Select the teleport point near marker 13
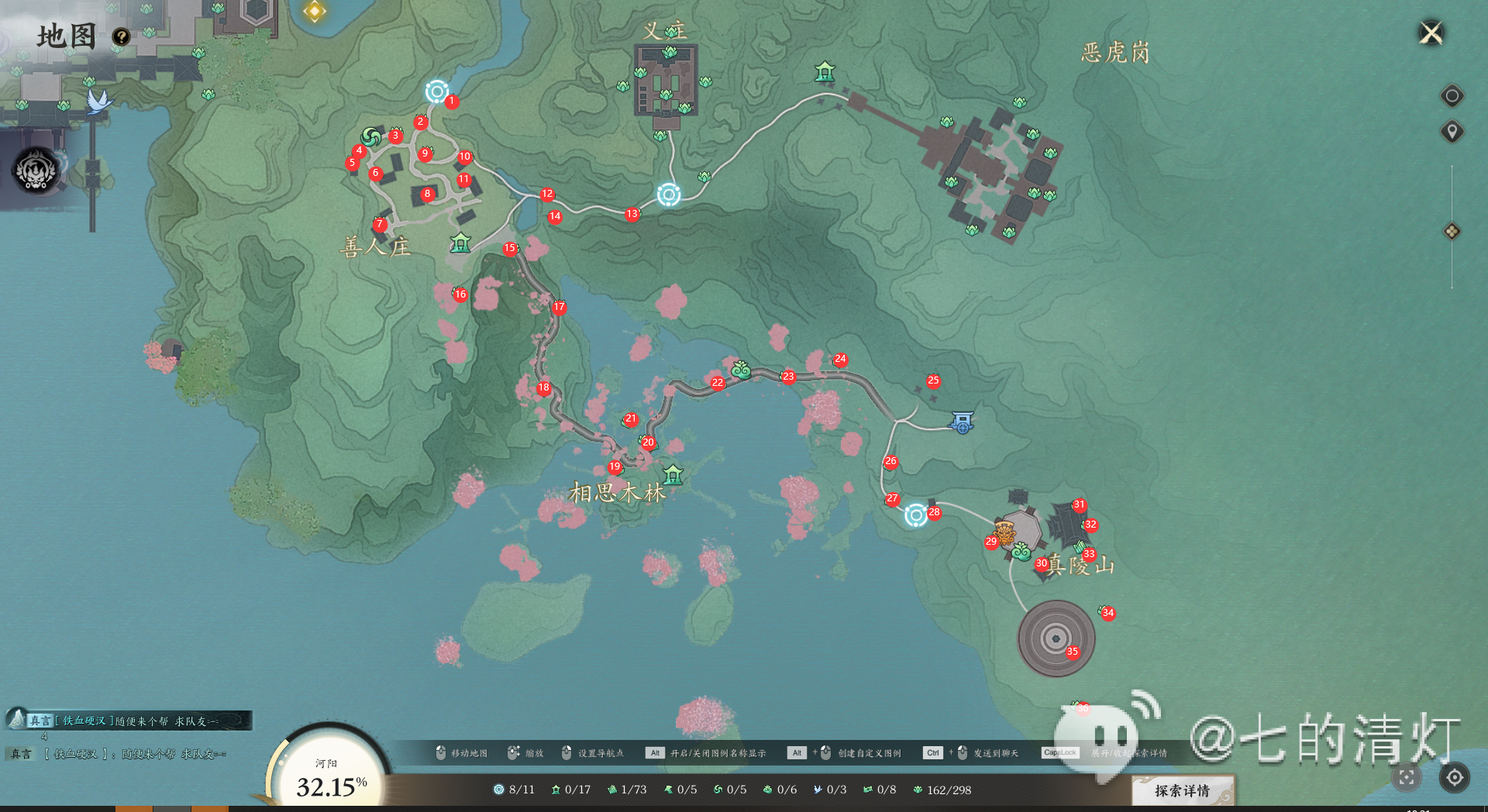Viewport: 1488px width, 812px height. [x=668, y=194]
